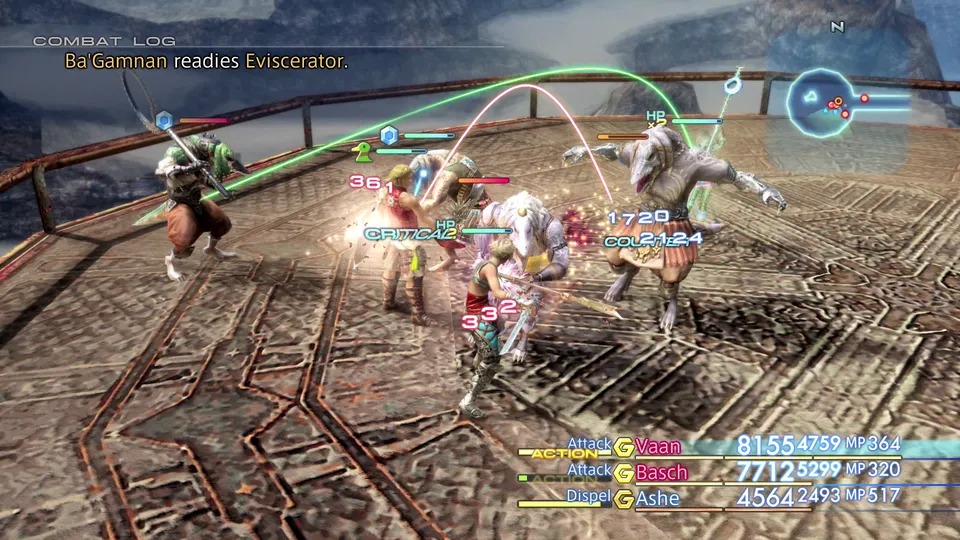Toggle the gambit icon beside Basch
This screenshot has height=540, width=960.
(624, 472)
